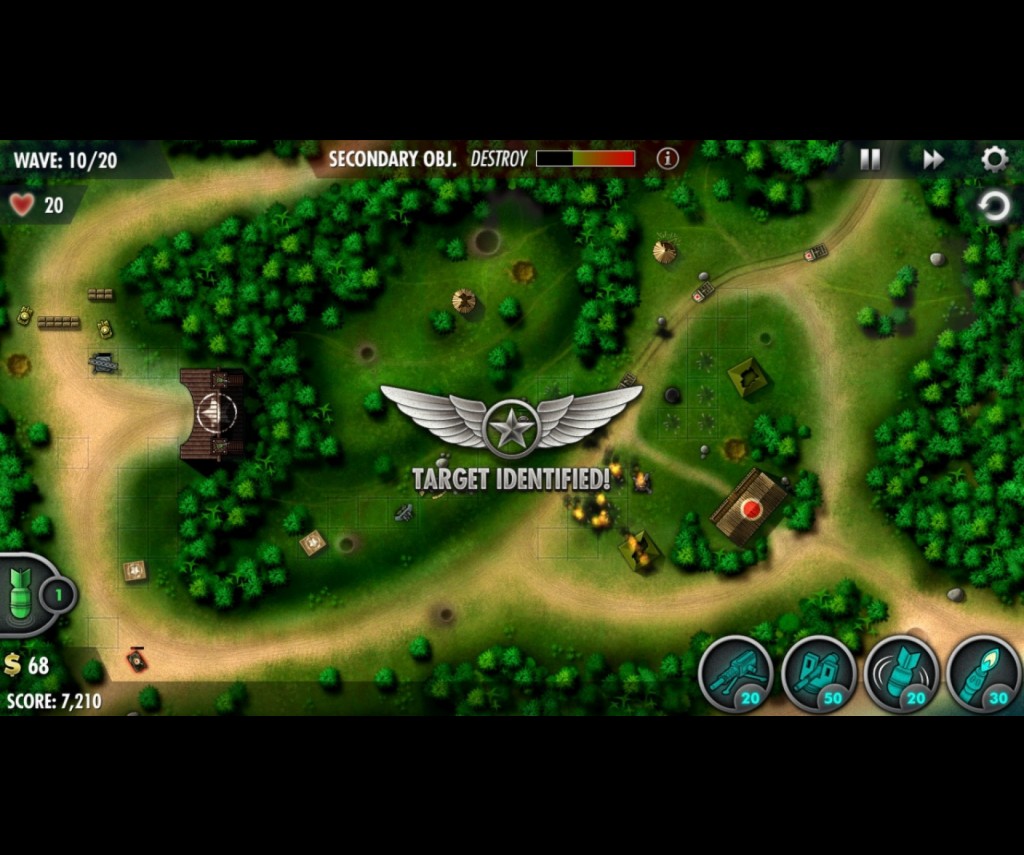Select the machine gun tower costing 20
This screenshot has width=1024, height=855.
735,674
